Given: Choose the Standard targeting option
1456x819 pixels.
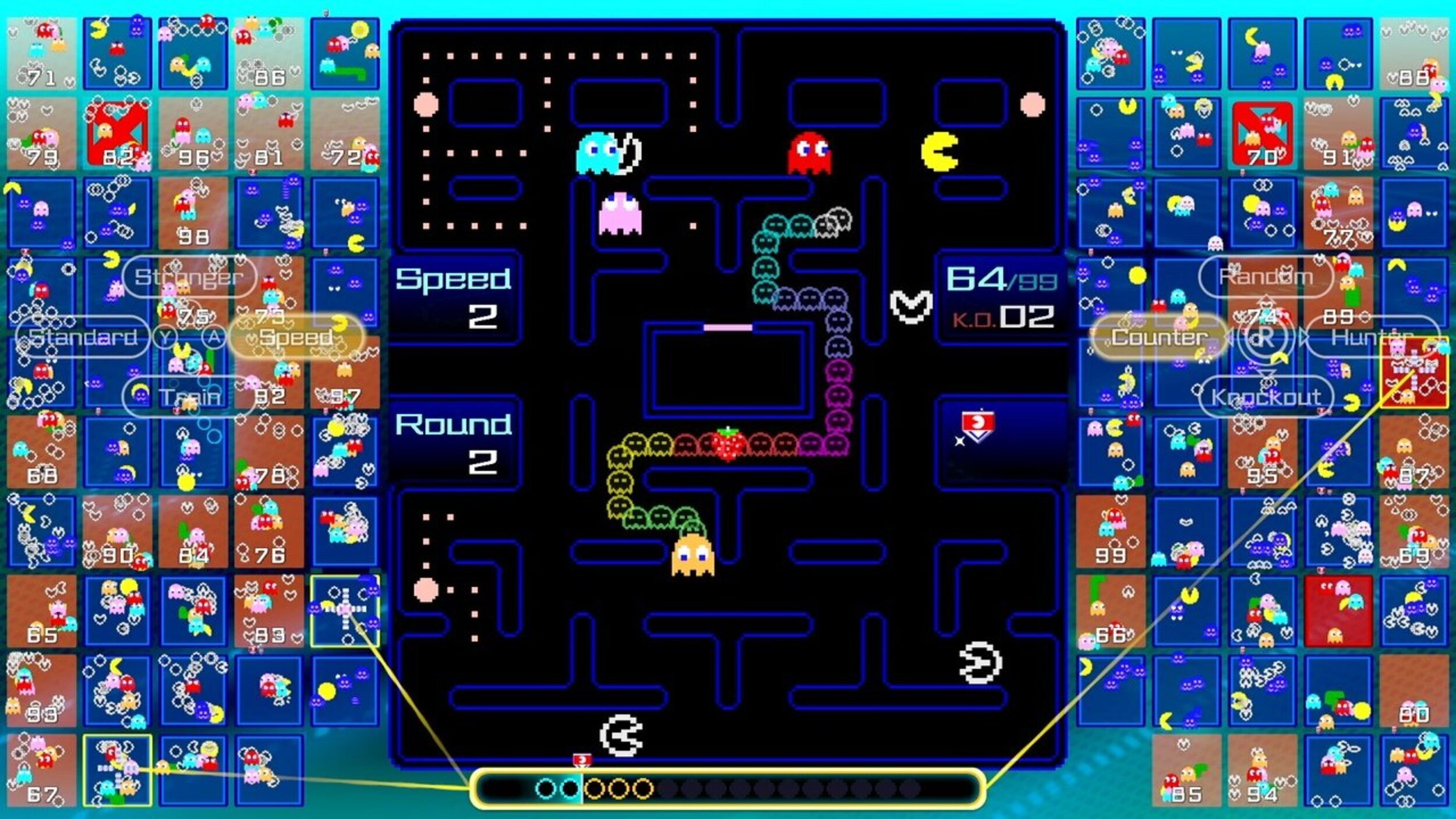Looking at the screenshot, I should [x=82, y=336].
